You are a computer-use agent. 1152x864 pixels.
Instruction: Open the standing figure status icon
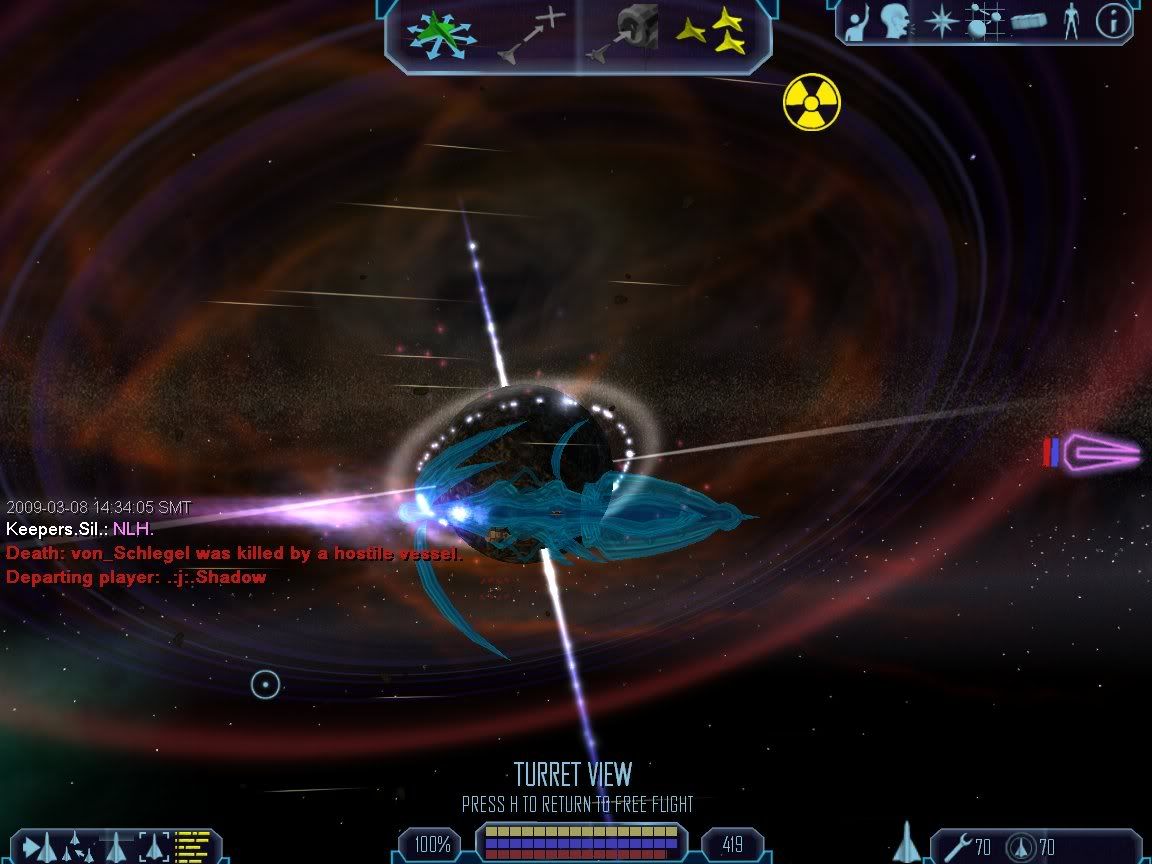click(x=1071, y=22)
